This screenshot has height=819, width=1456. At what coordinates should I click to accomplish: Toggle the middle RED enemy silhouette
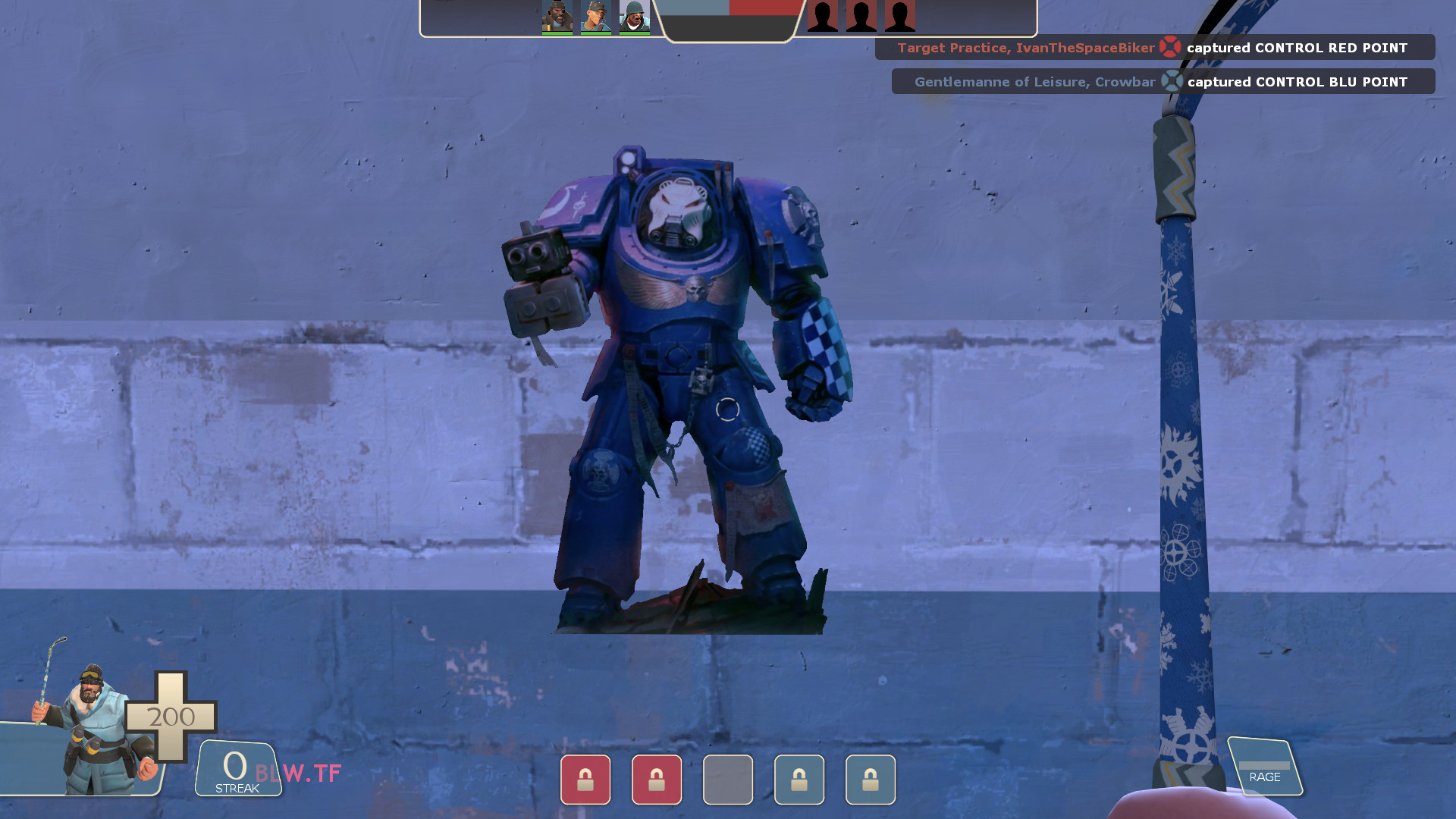click(860, 15)
